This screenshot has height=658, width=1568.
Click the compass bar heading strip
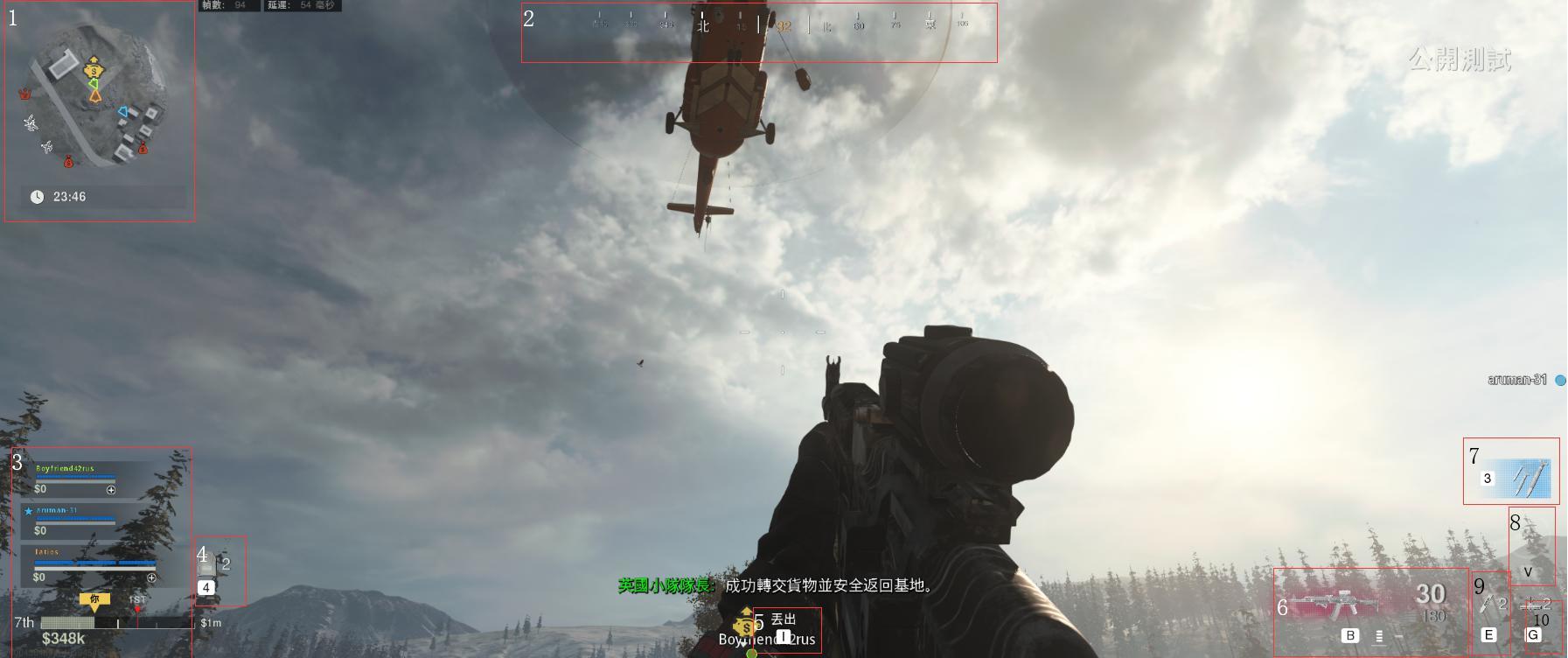[758, 26]
